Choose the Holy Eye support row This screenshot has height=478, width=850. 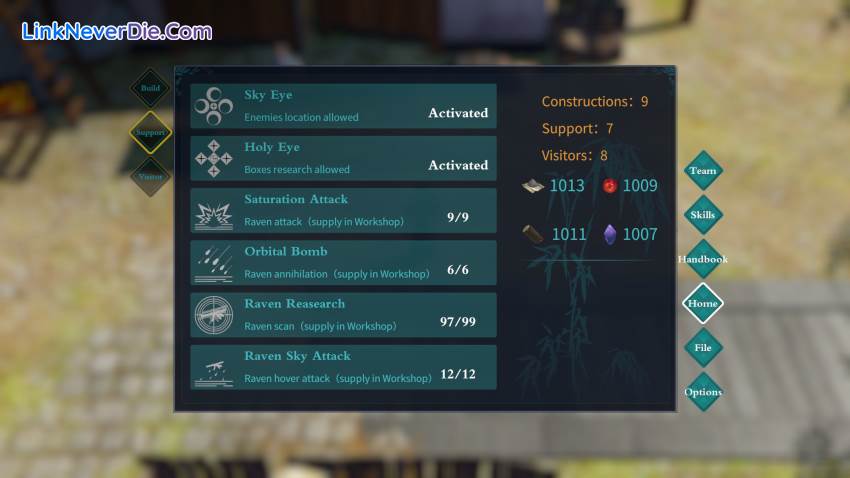coord(343,158)
